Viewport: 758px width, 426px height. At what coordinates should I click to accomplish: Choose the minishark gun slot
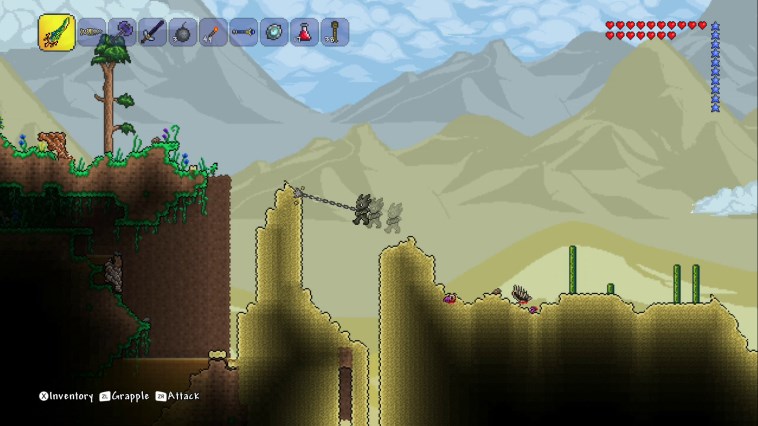92,32
